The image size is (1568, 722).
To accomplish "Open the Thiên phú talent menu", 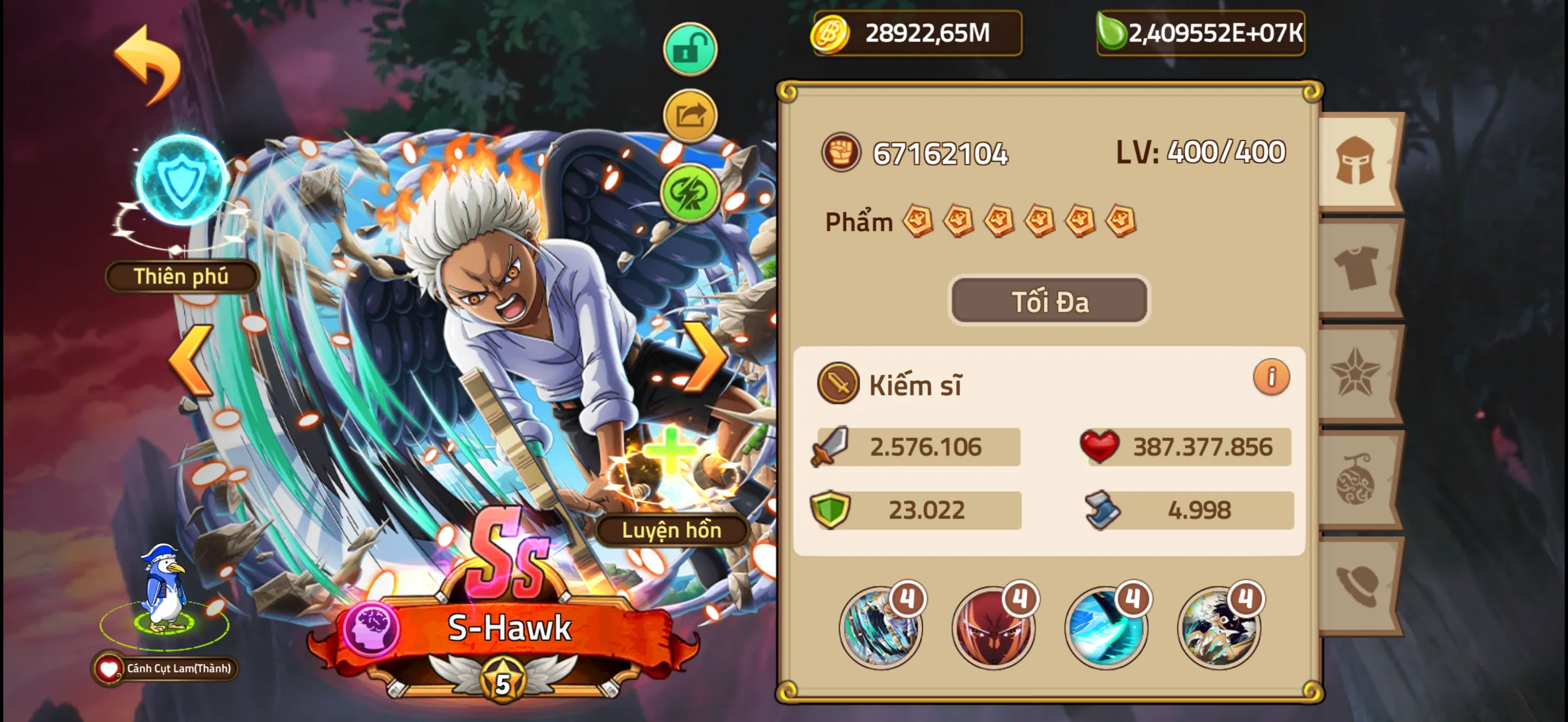I will coord(180,276).
